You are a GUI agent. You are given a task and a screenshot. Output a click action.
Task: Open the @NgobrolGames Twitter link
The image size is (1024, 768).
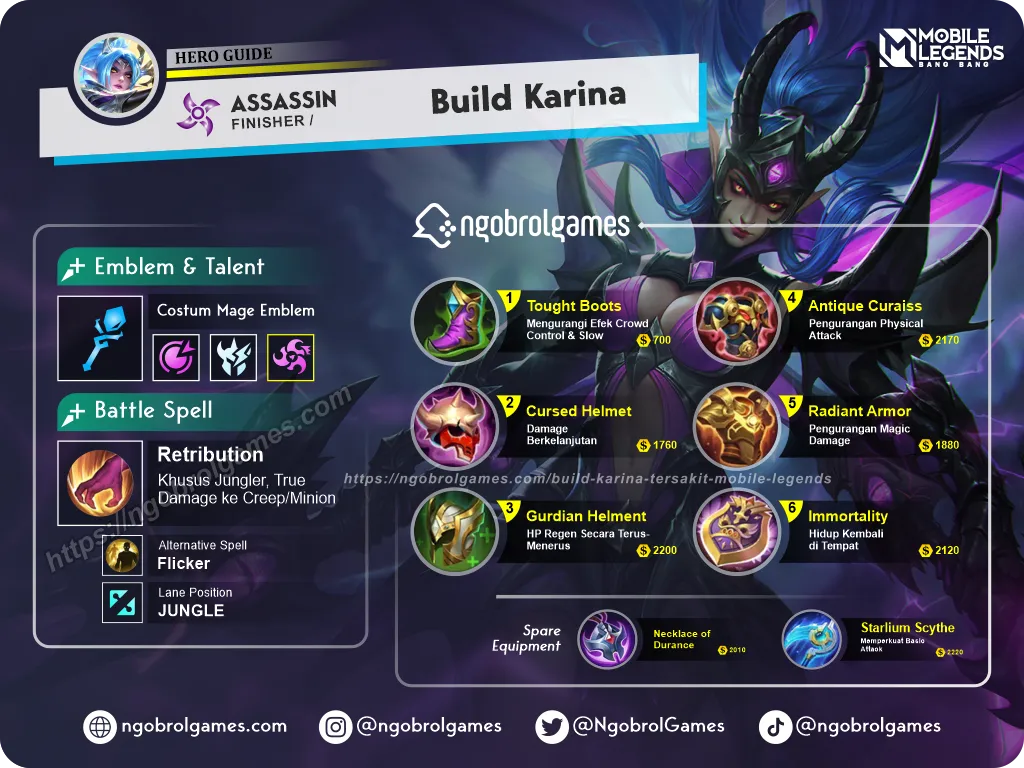(x=630, y=726)
